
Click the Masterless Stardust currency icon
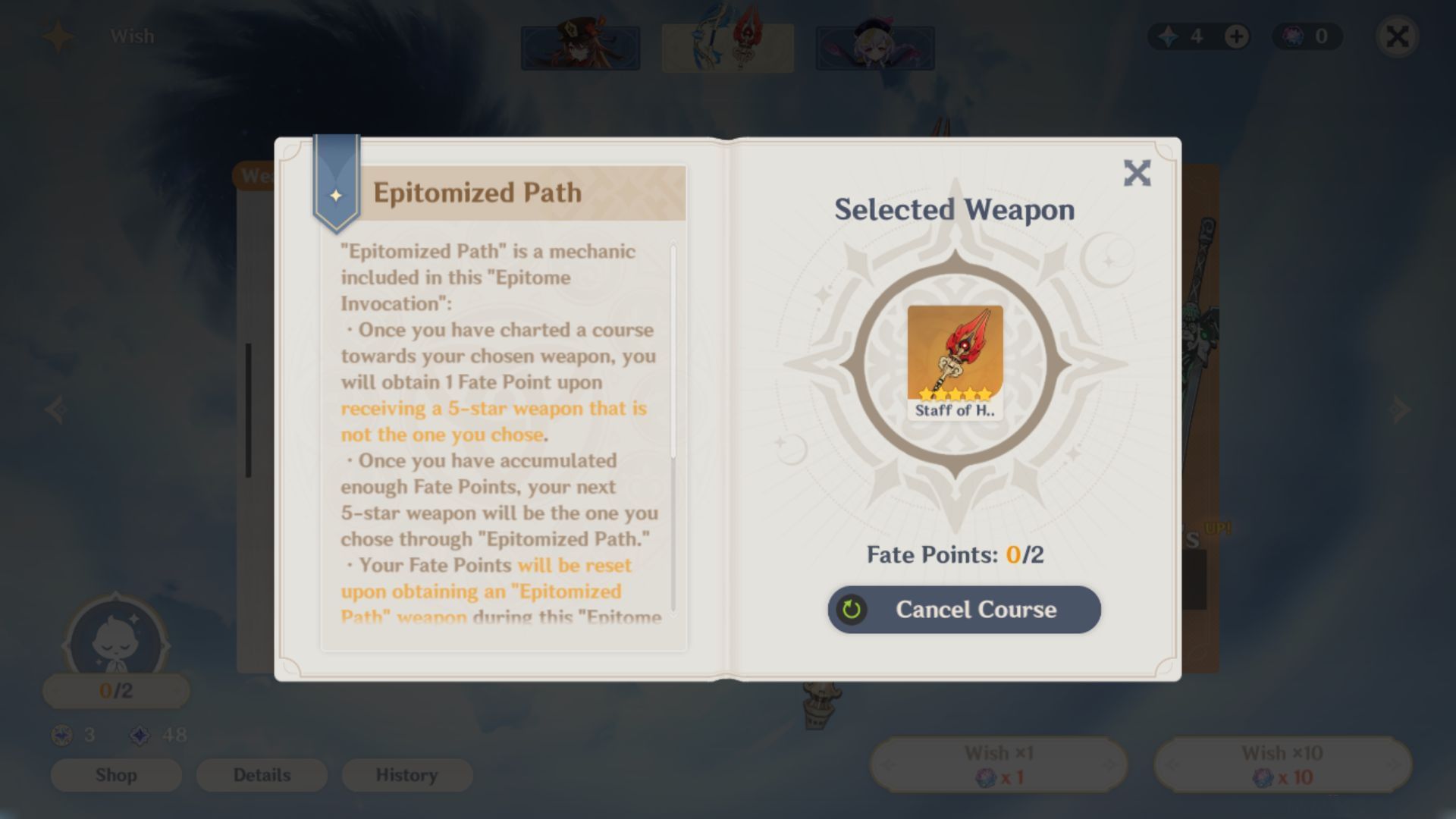click(140, 734)
